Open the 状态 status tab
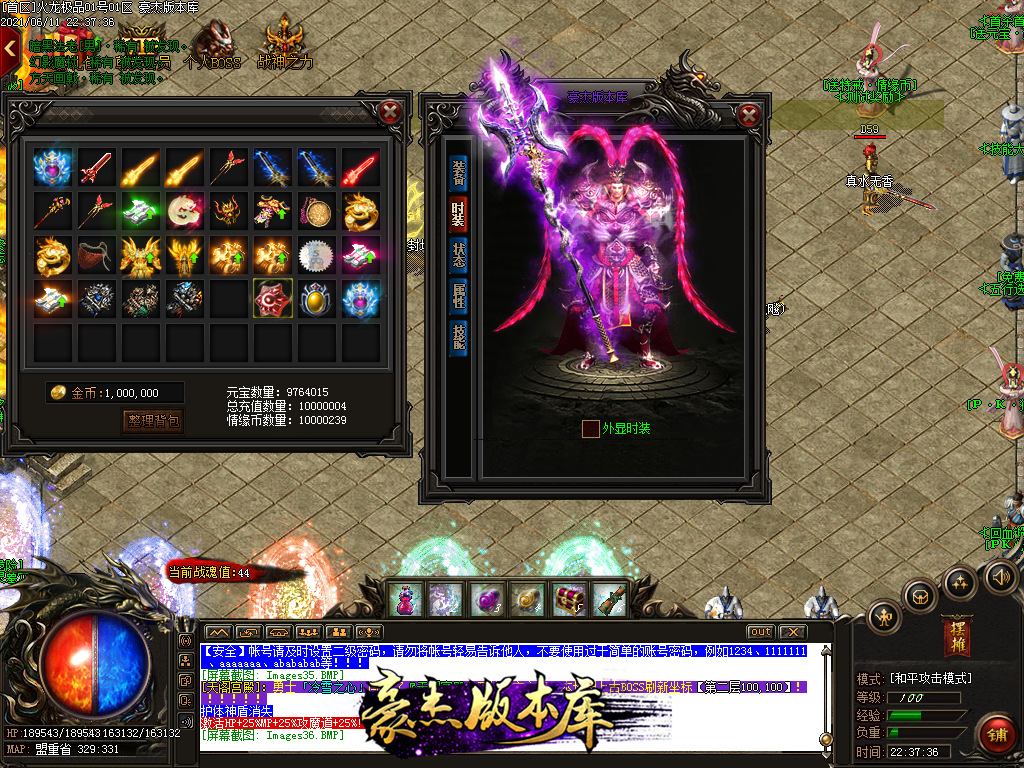1024x768 pixels. coord(458,254)
